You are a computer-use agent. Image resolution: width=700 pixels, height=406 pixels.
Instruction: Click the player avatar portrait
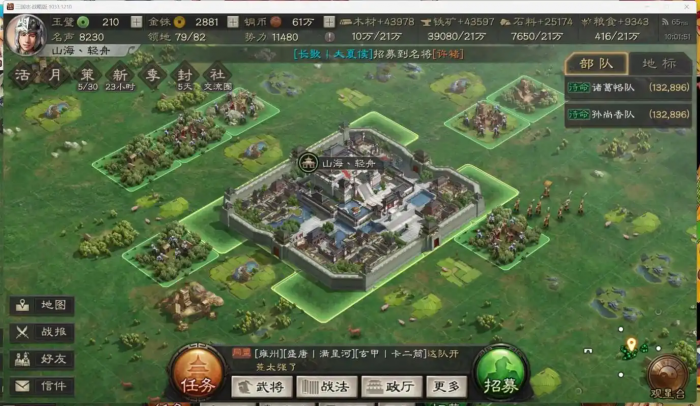24,33
